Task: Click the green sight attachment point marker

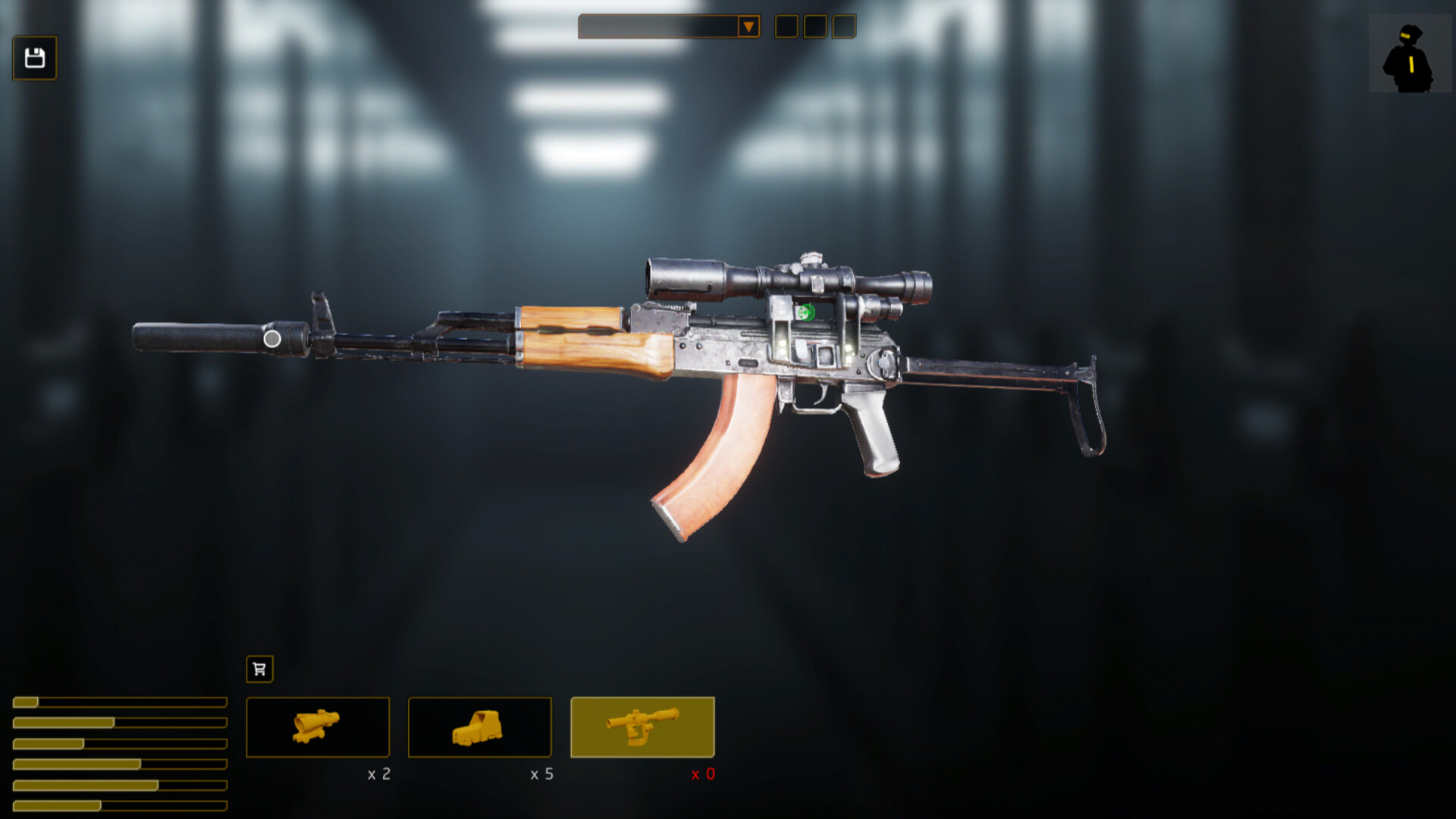Action: pyautogui.click(x=806, y=312)
